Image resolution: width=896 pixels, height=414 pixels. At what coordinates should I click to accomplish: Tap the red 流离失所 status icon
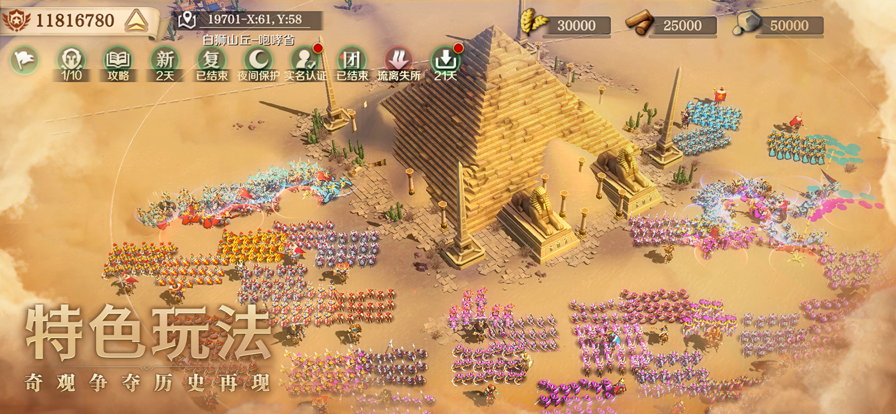pyautogui.click(x=398, y=61)
